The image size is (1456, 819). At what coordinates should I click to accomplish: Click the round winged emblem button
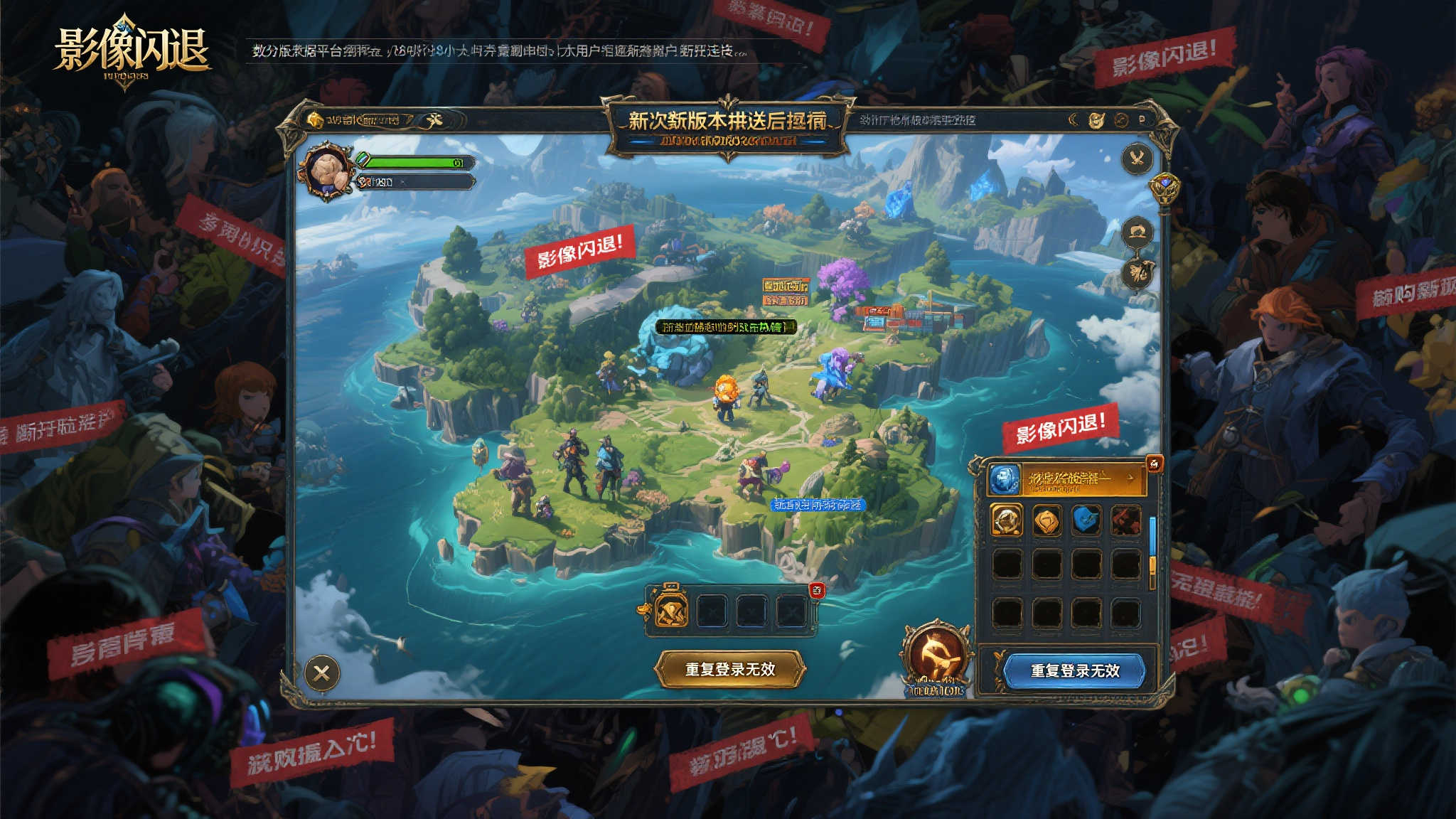click(1137, 158)
